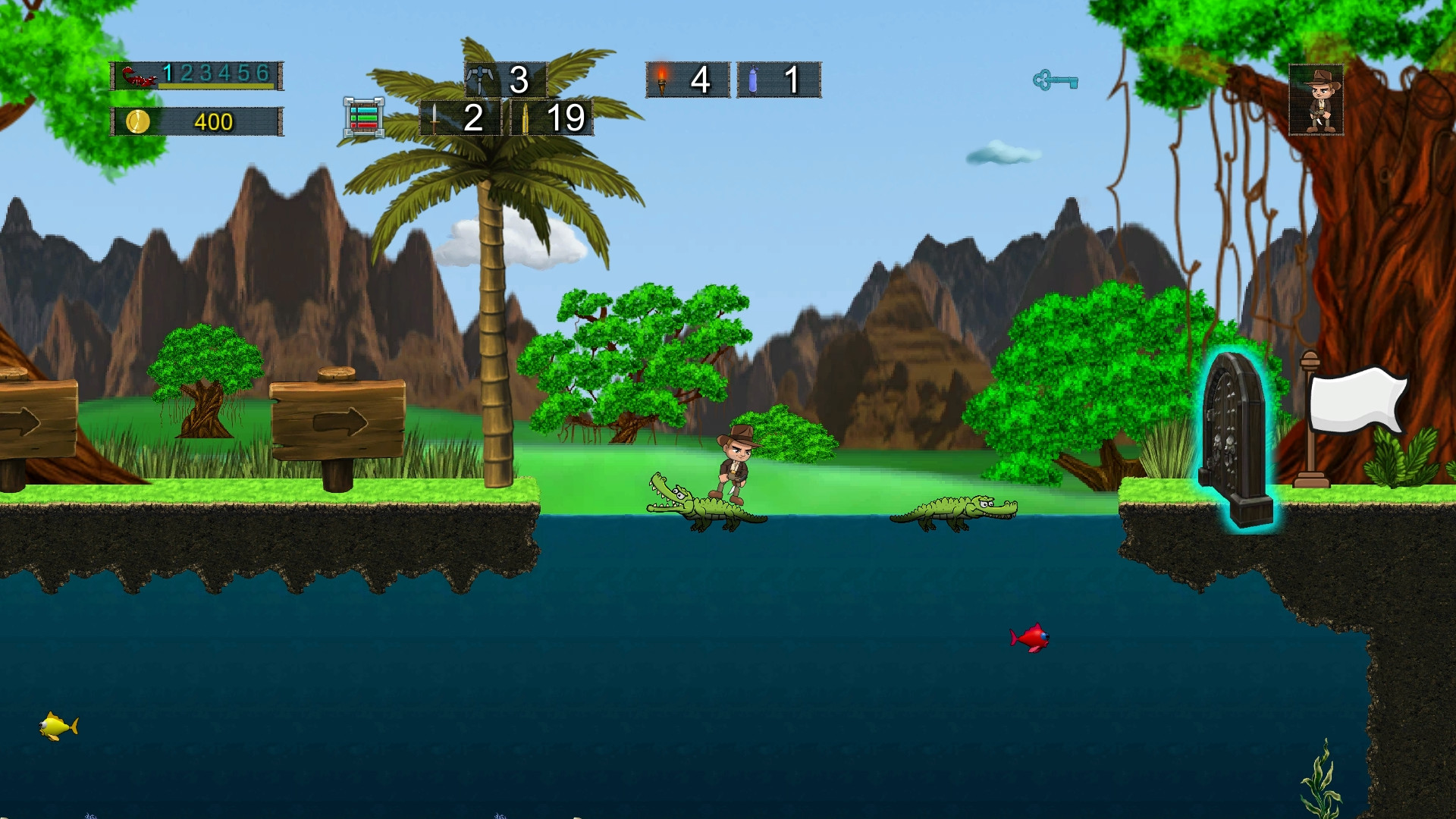Click the yellow experience progress bar
The height and width of the screenshot is (819, 1456).
(x=215, y=87)
